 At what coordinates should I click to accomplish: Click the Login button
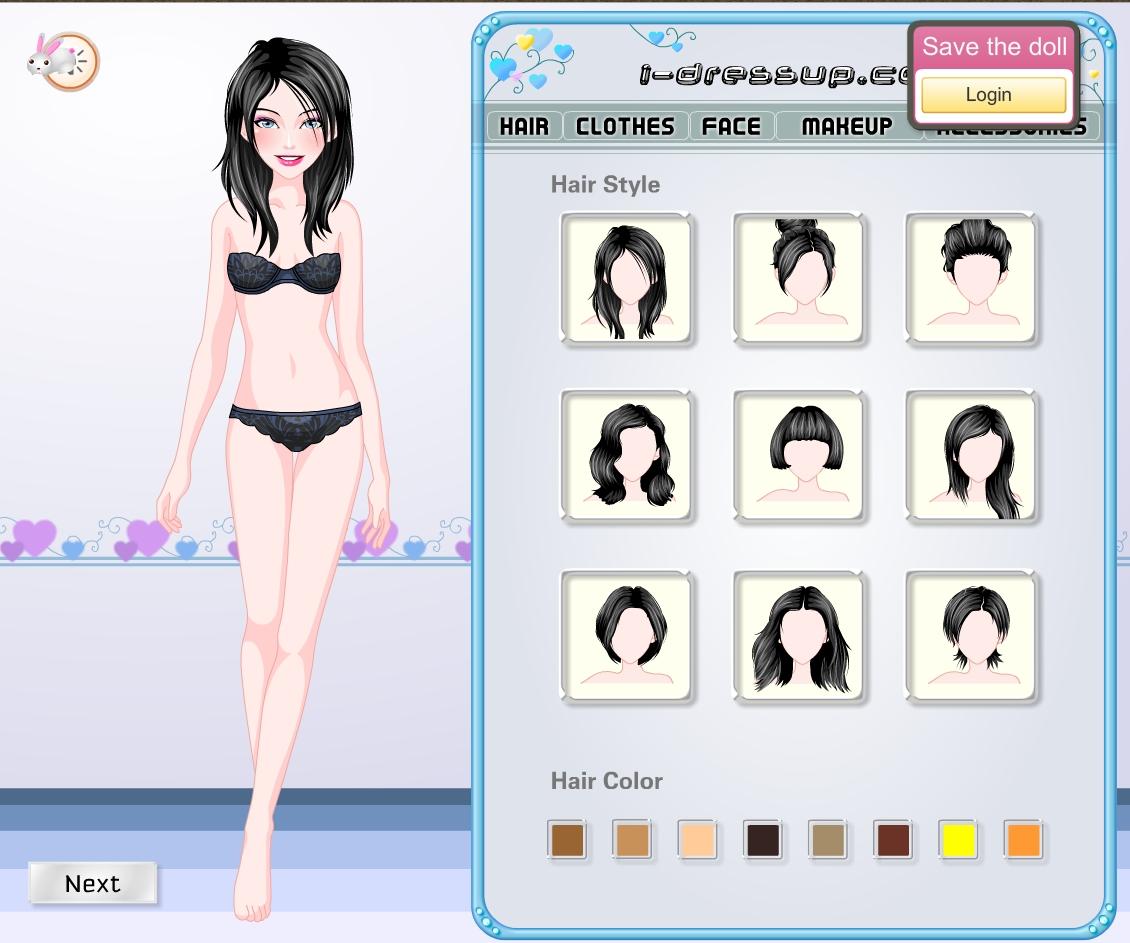coord(988,95)
